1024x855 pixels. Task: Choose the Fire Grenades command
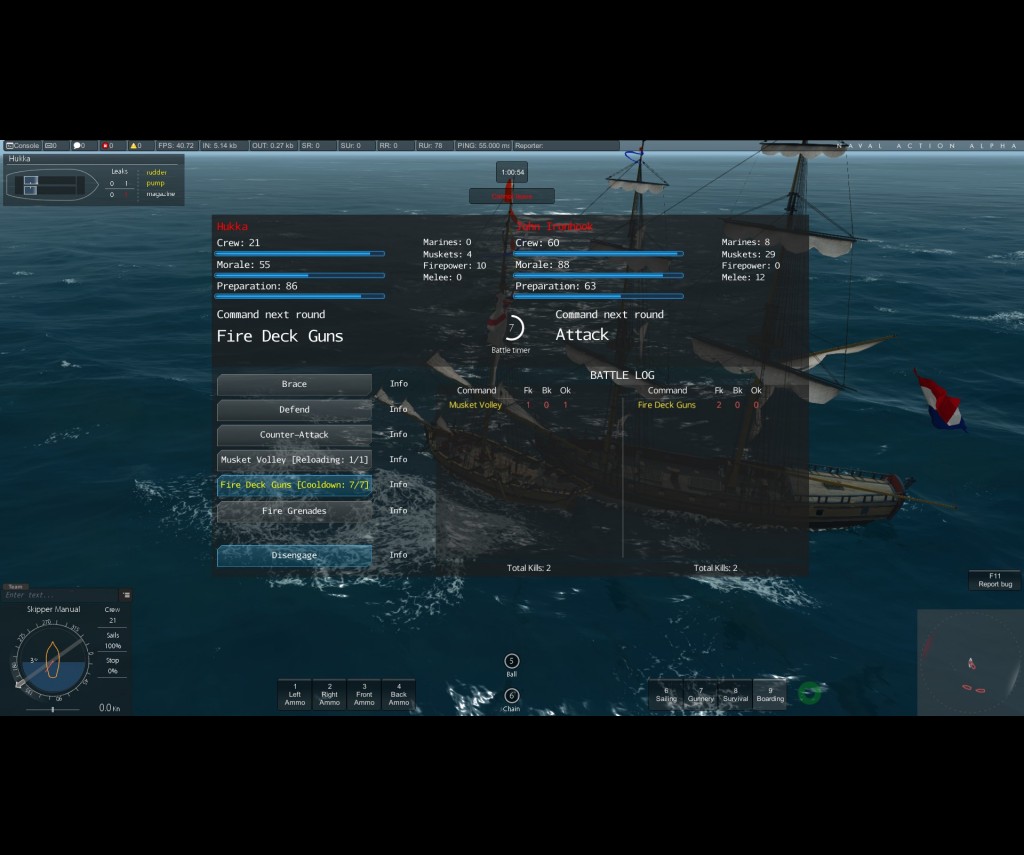click(294, 511)
